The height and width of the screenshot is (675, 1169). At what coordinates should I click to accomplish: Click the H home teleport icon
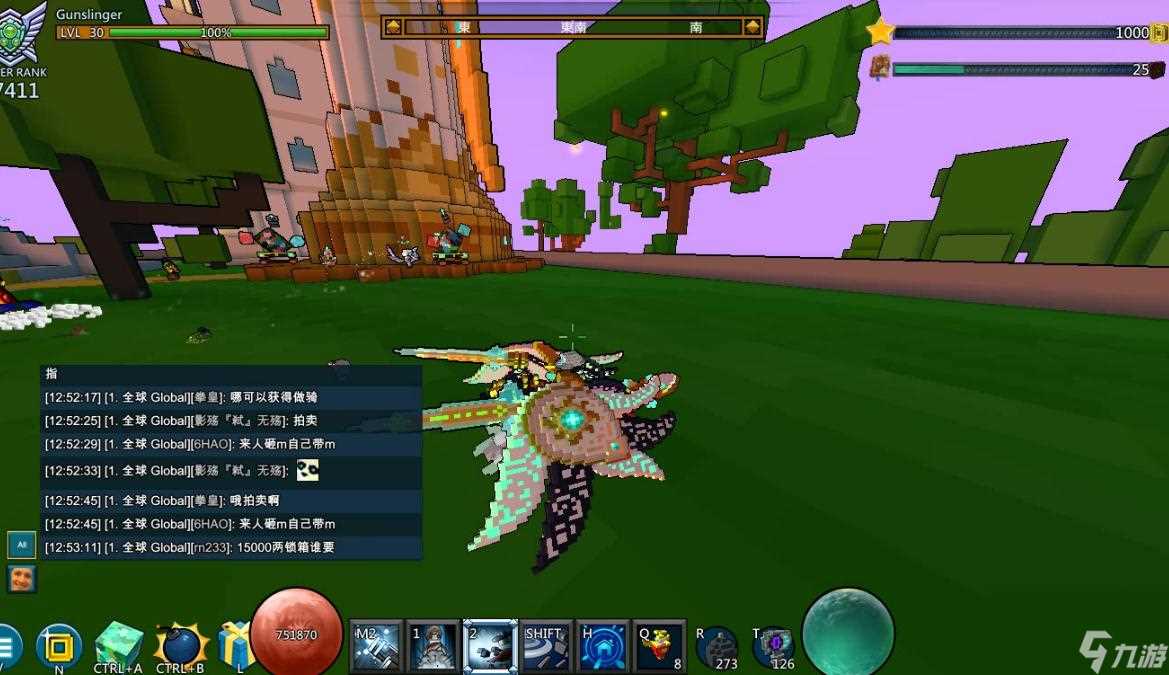tap(604, 646)
